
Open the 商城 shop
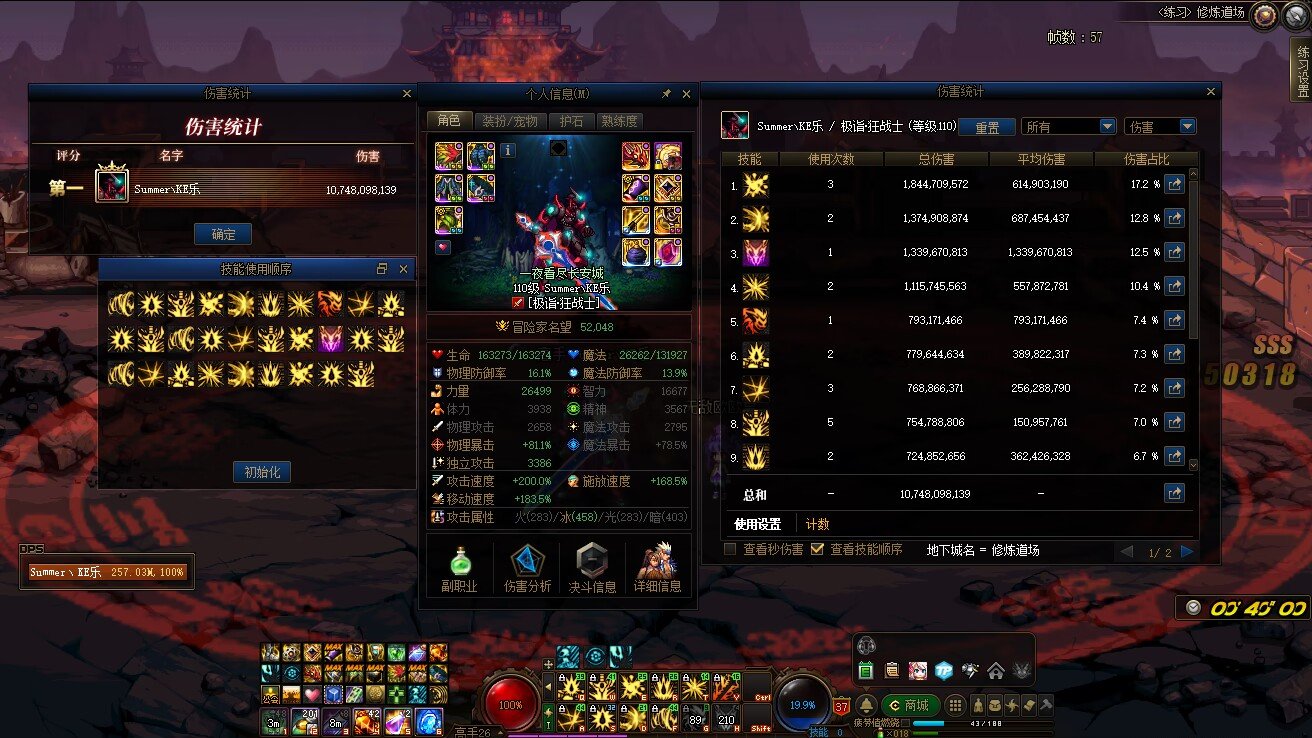(x=907, y=705)
